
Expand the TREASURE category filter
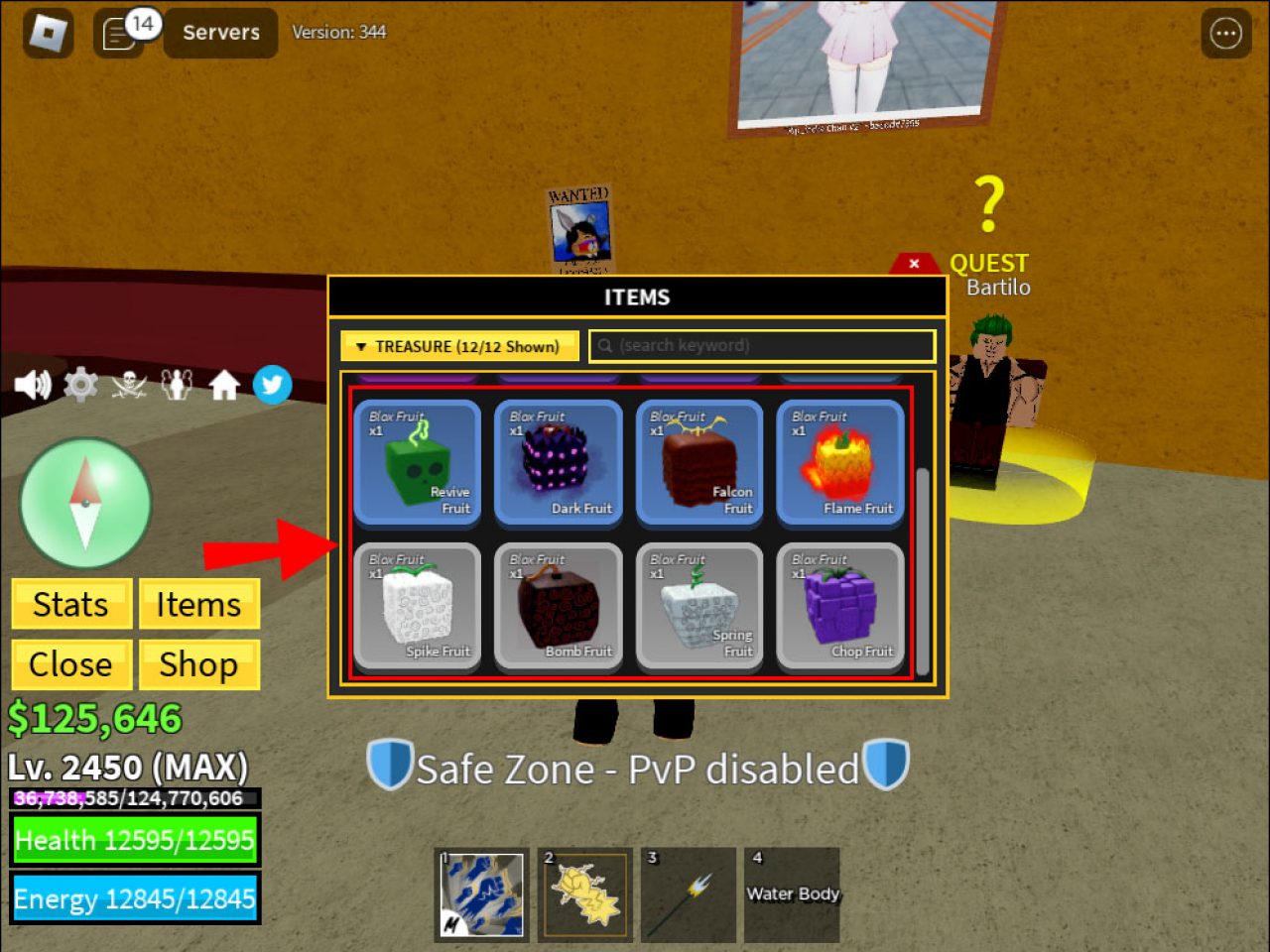(x=459, y=345)
